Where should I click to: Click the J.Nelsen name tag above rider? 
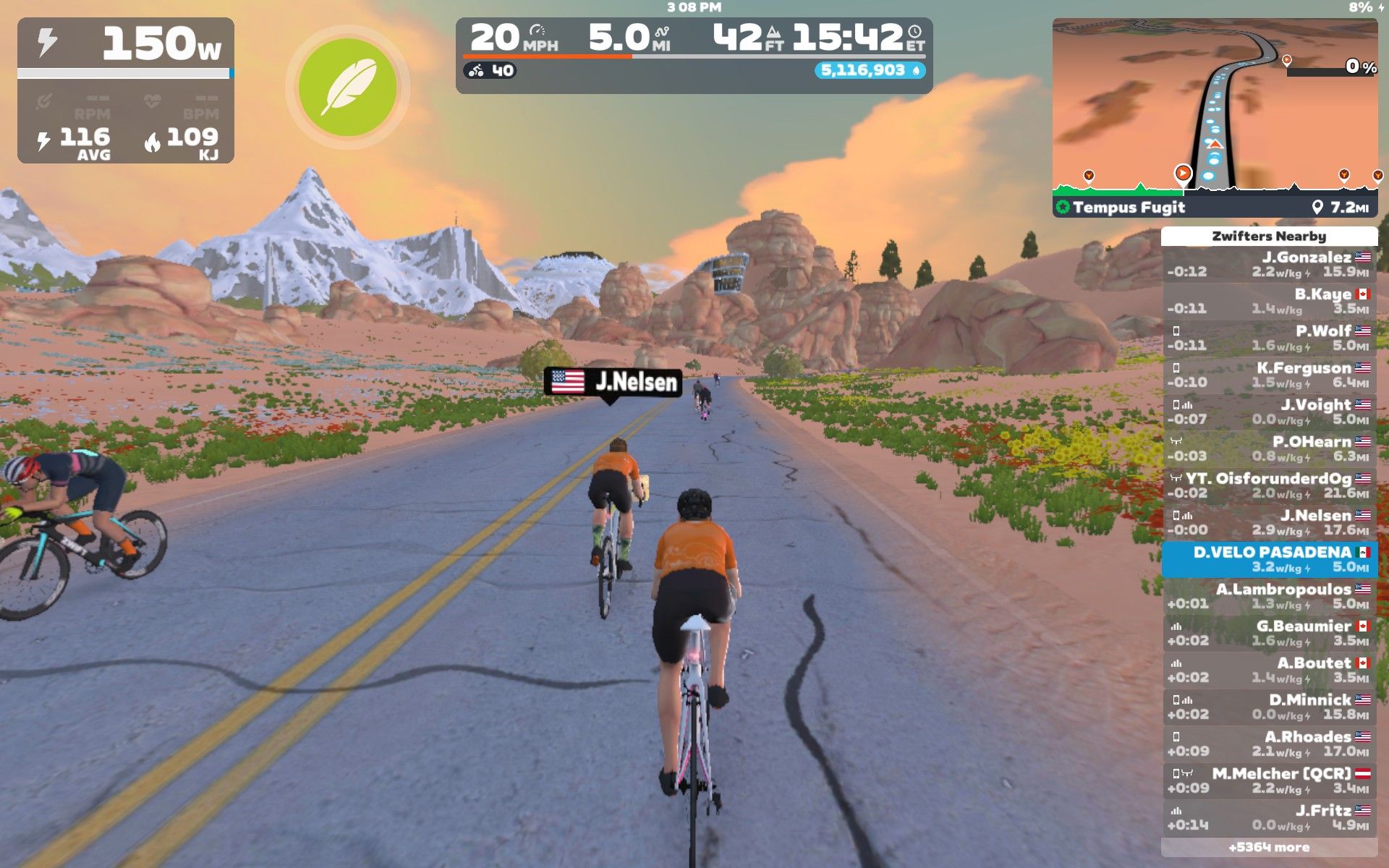[x=613, y=382]
